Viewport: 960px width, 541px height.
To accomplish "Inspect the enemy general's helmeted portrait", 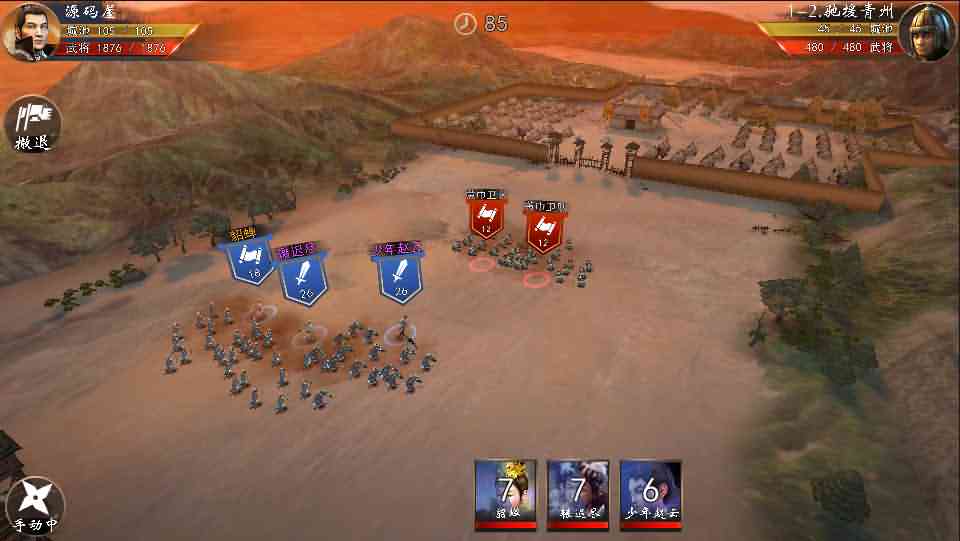I will coord(928,31).
